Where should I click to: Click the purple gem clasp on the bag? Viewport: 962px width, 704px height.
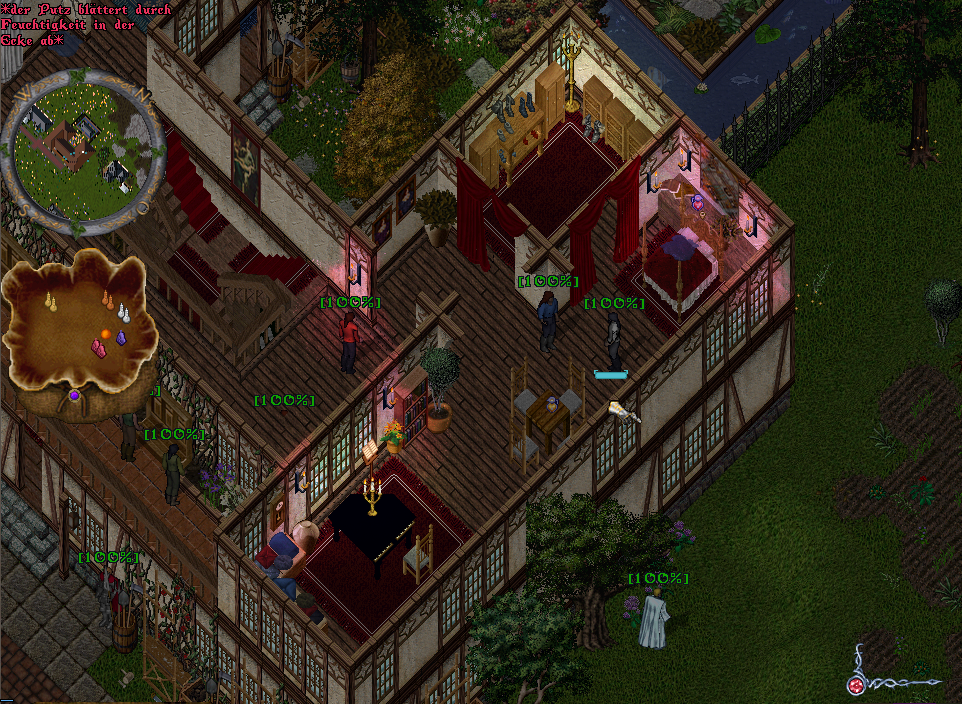tap(73, 397)
